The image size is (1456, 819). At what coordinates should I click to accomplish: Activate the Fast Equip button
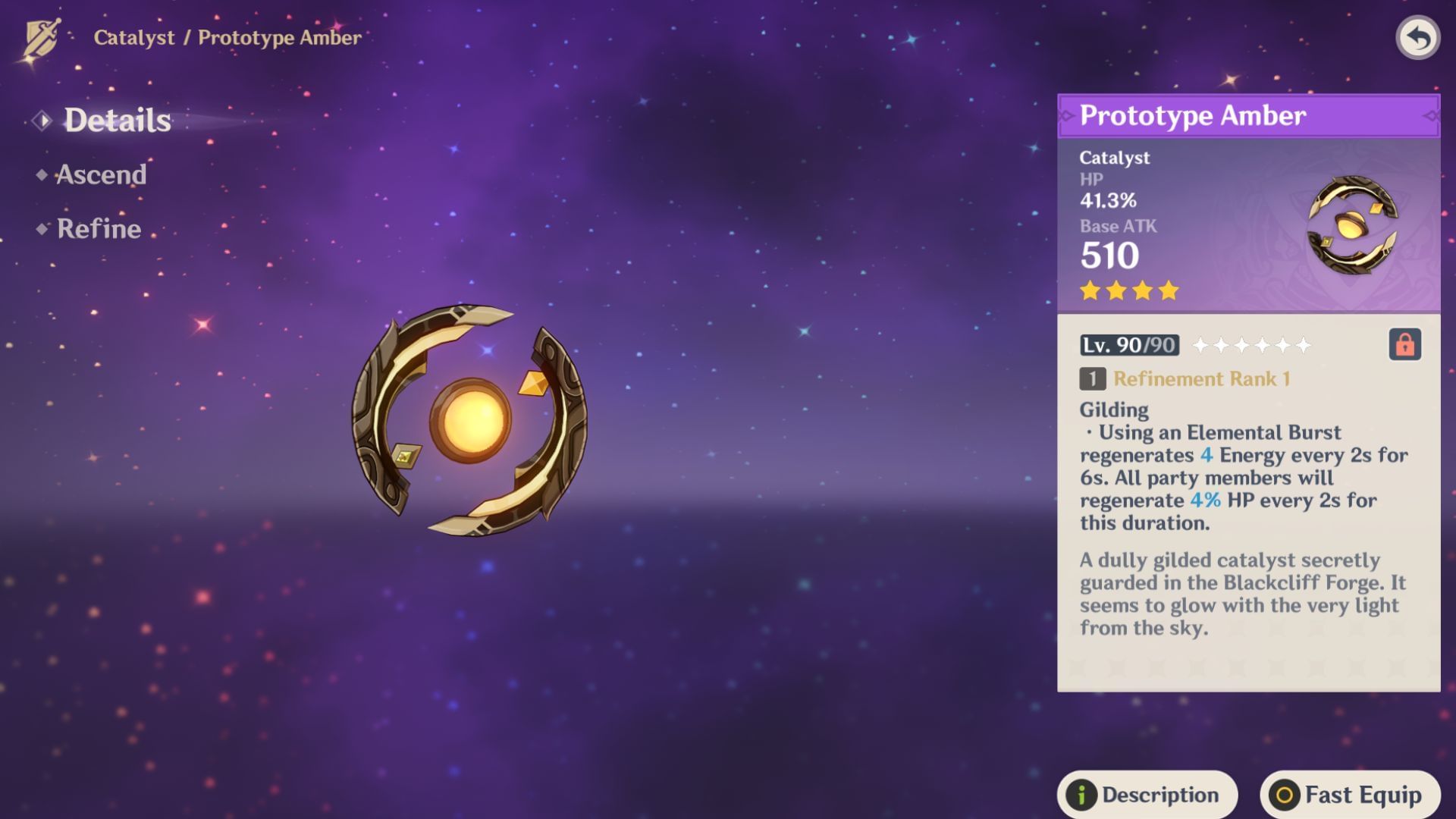tap(1350, 794)
